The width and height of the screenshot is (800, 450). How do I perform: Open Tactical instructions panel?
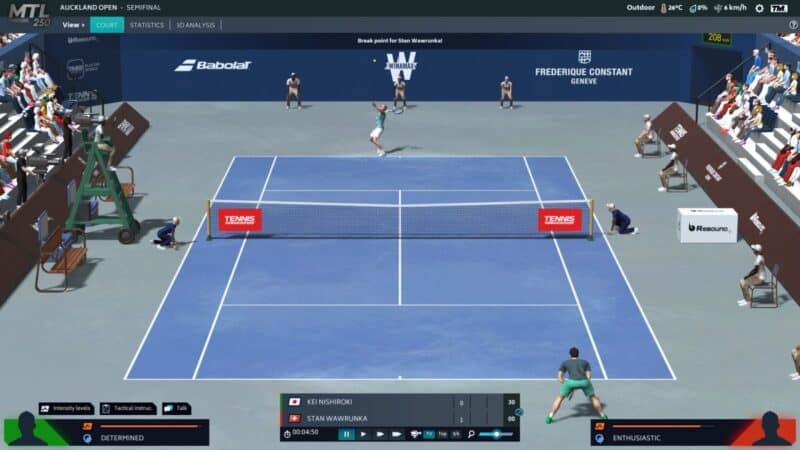coord(128,408)
